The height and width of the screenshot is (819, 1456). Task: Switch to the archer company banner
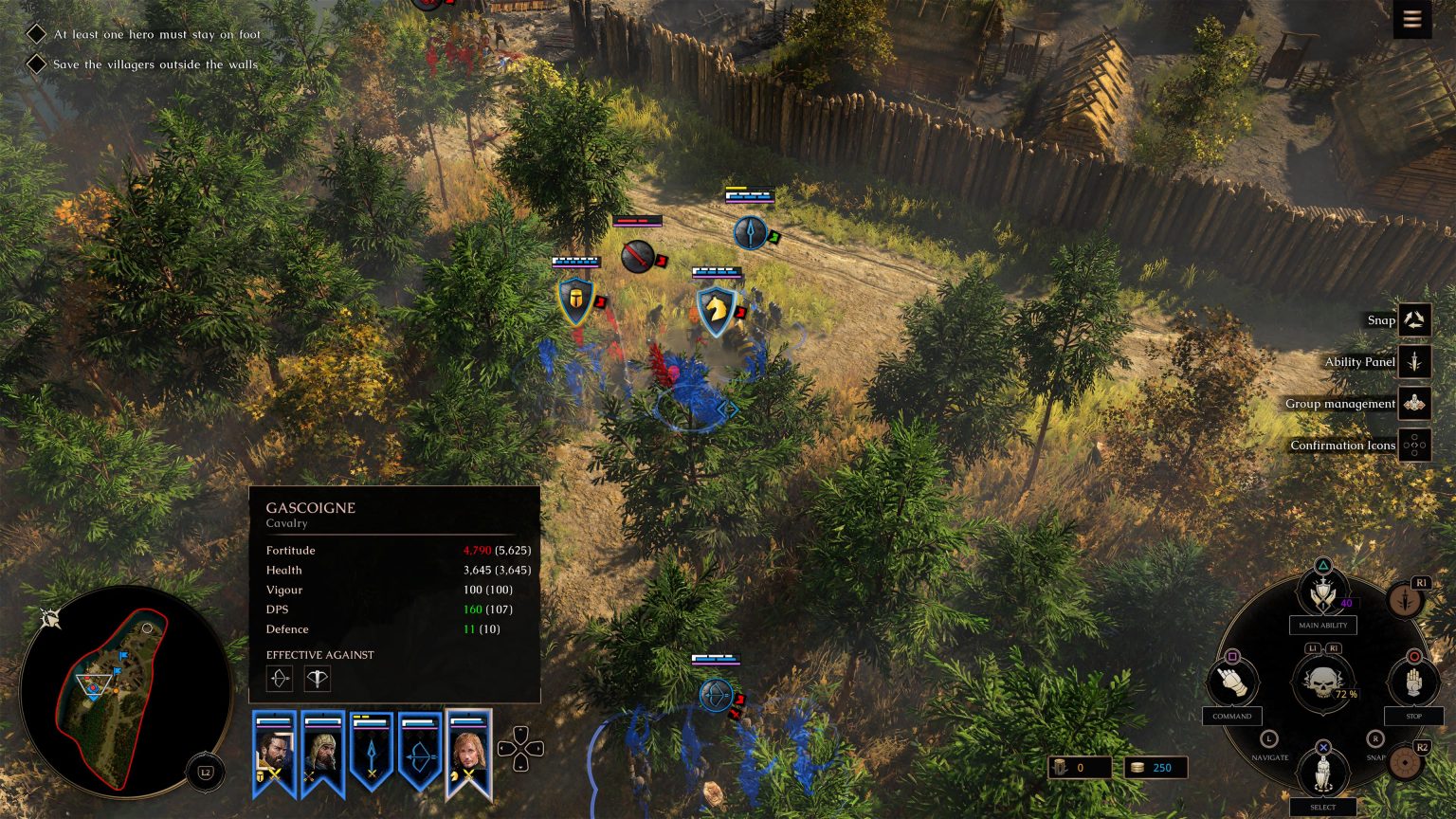point(420,754)
